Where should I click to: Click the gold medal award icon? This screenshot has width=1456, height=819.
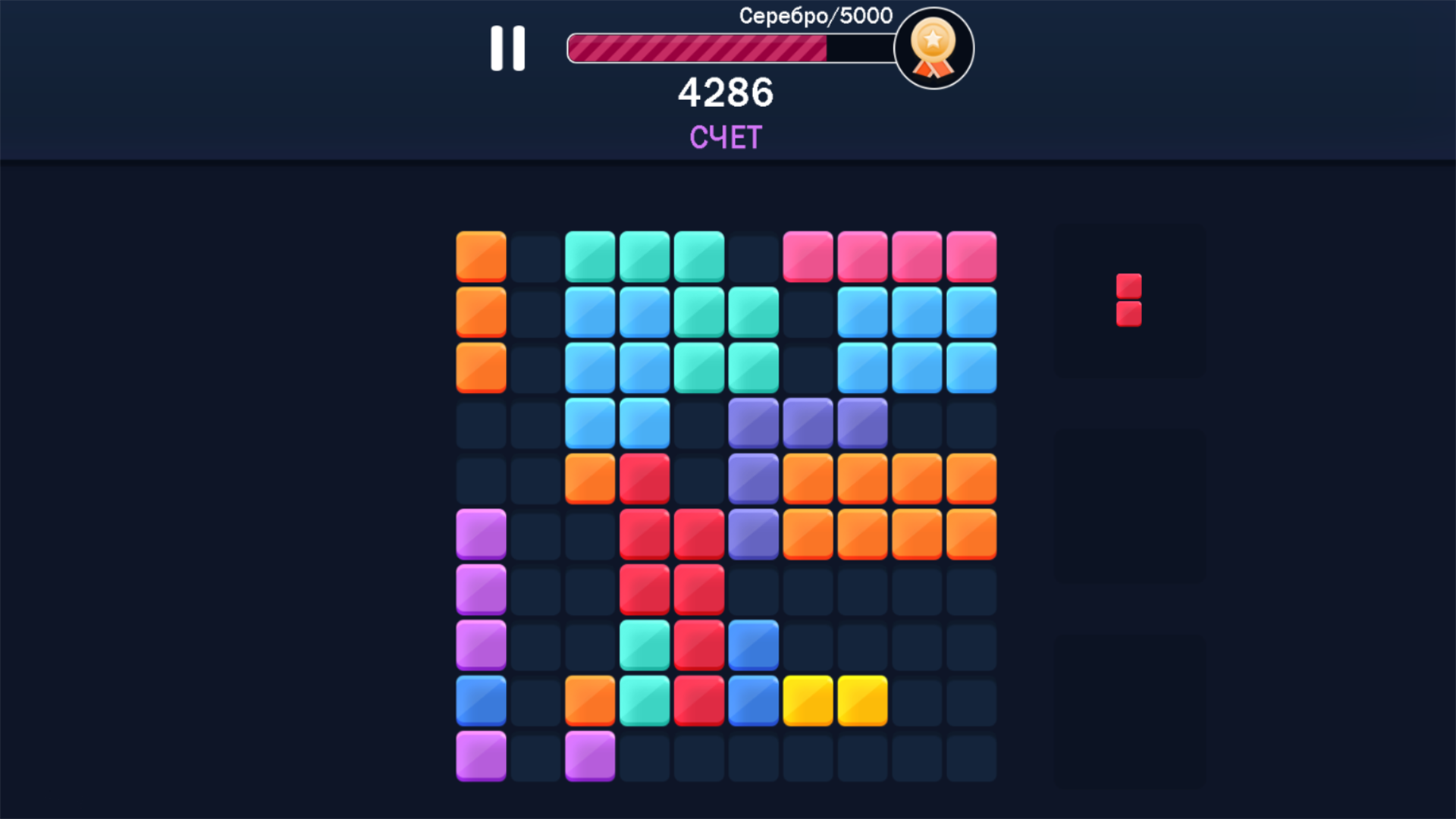[x=934, y=48]
